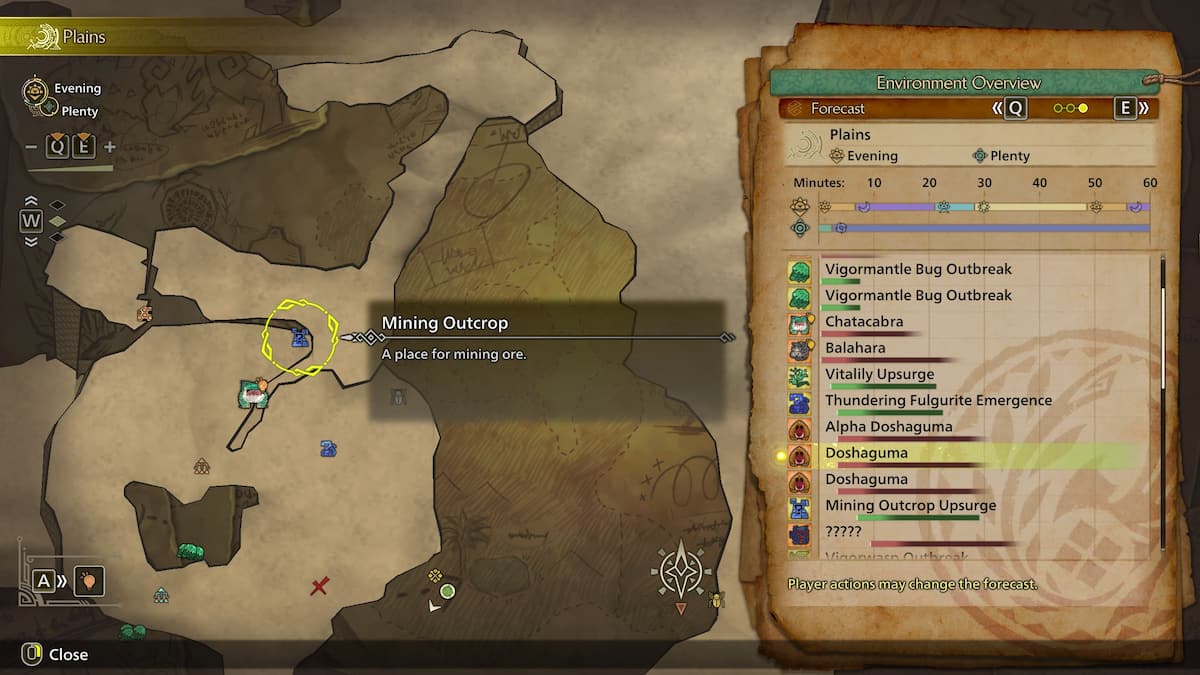Click the highlighted Doshaguma forecast row

tap(866, 453)
